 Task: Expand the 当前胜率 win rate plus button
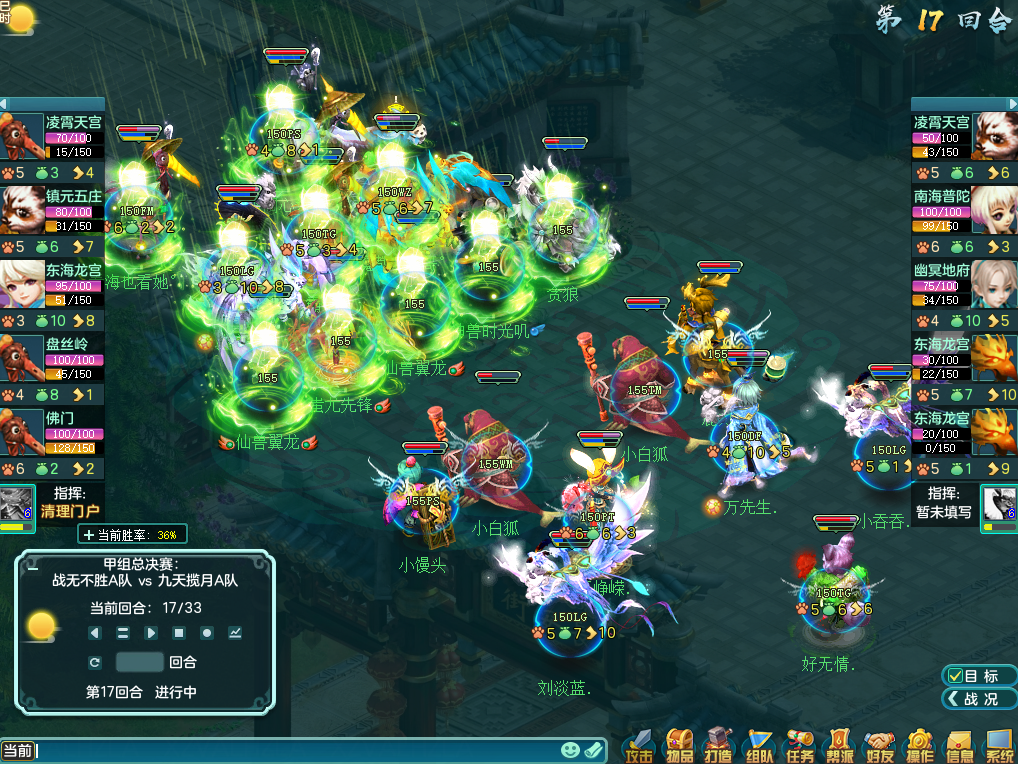pyautogui.click(x=90, y=535)
